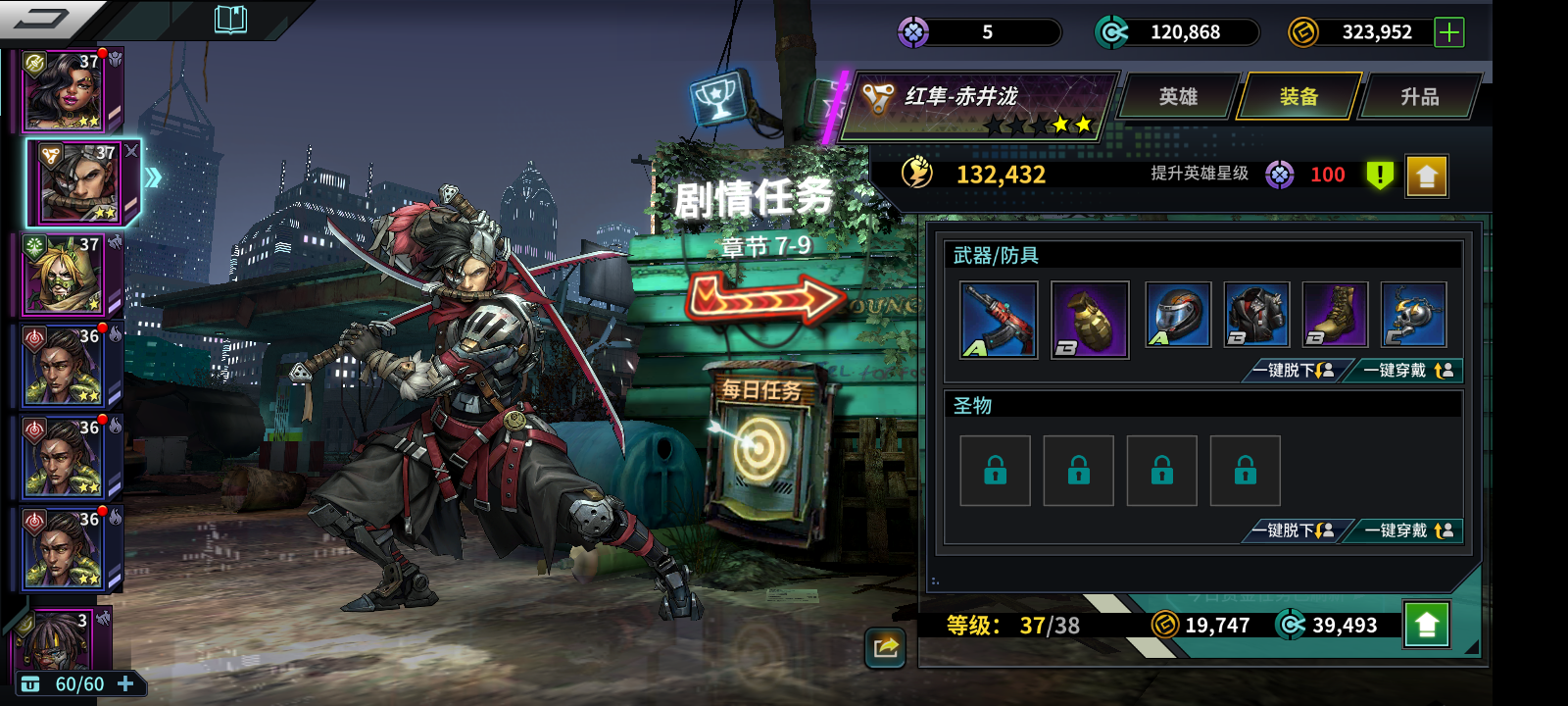
Task: Open the gold star-upgrade arrow button
Action: pos(1426,175)
